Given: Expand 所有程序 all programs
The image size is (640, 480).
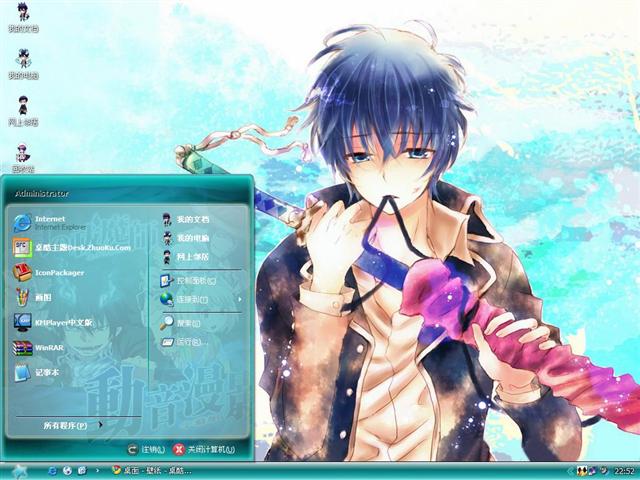Looking at the screenshot, I should 70,425.
